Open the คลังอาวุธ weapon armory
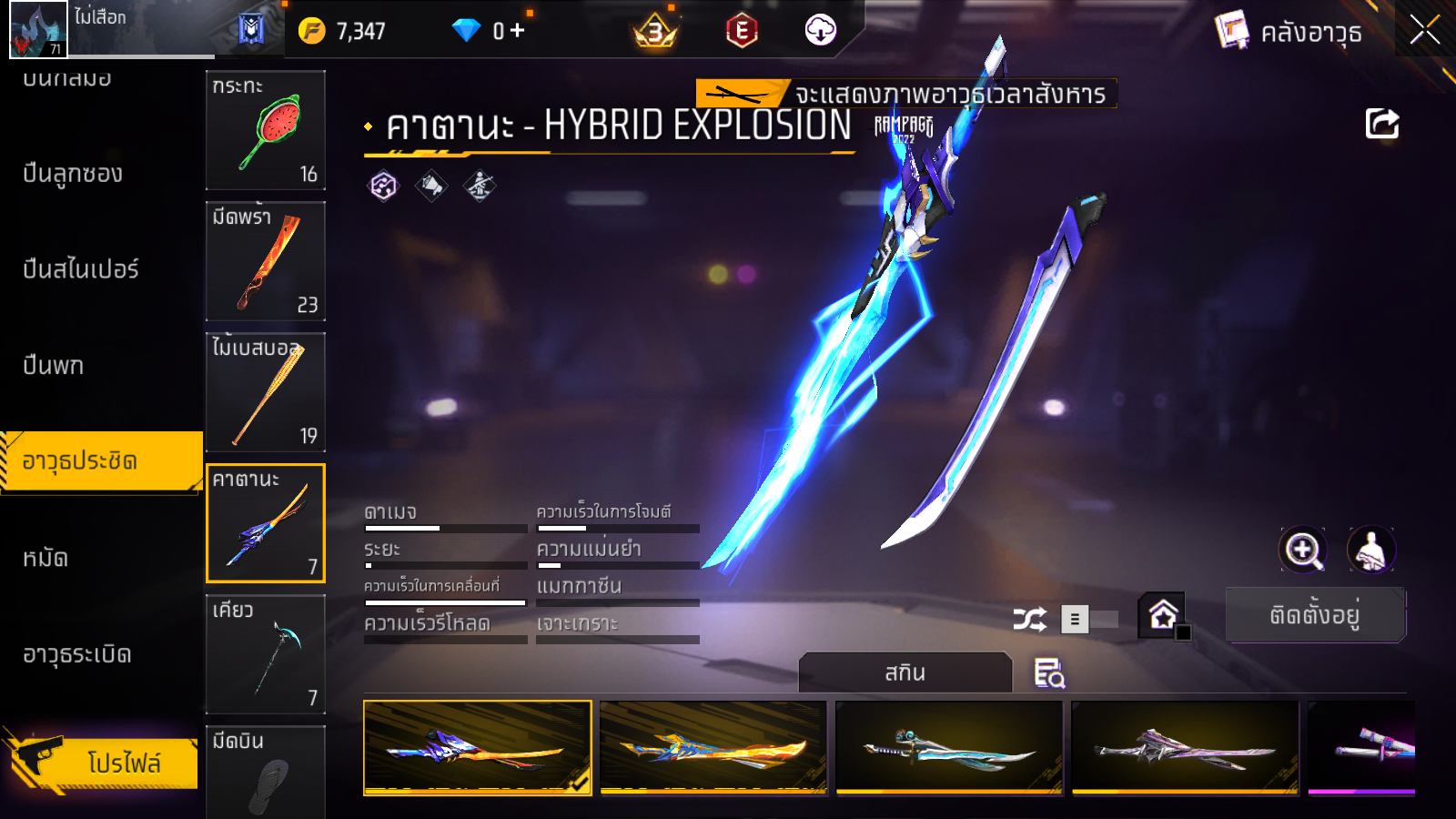1456x819 pixels. pyautogui.click(x=1290, y=32)
